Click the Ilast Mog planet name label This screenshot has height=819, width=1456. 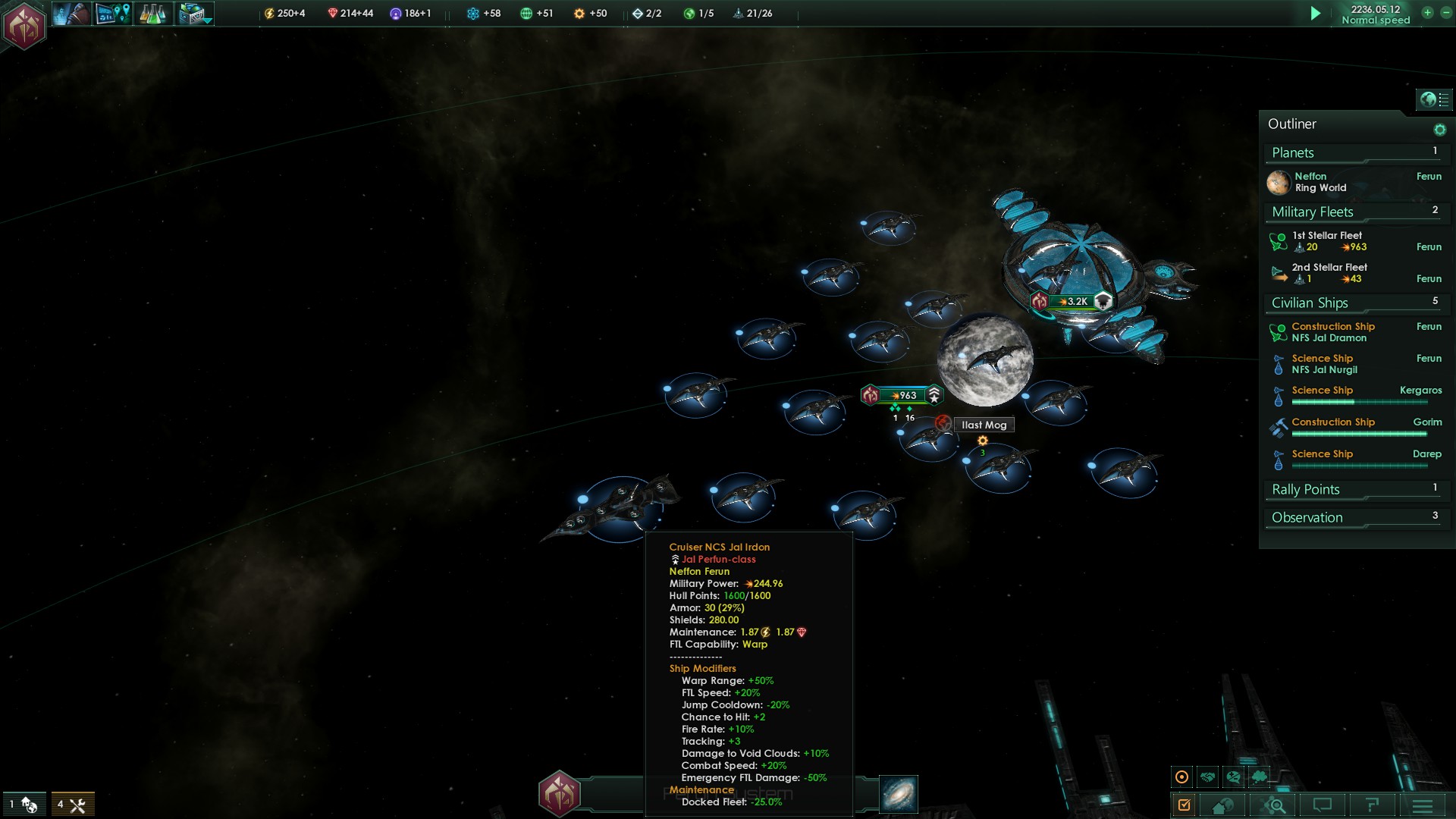(984, 425)
